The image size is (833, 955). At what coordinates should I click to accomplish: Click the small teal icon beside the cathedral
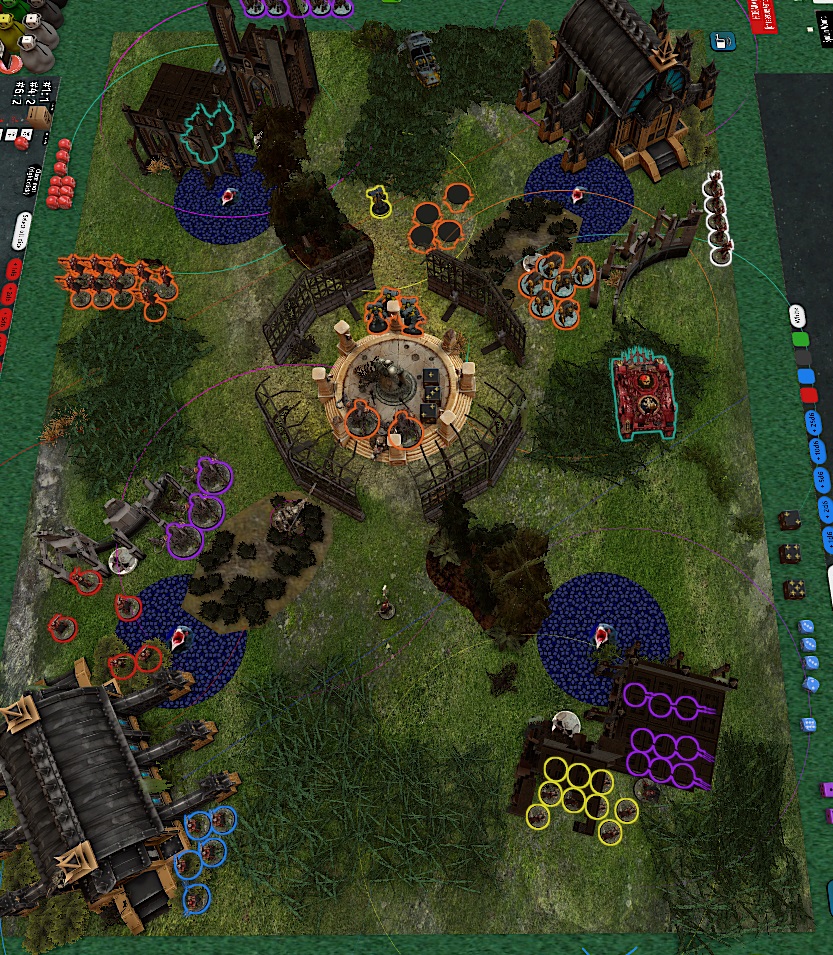tap(717, 41)
